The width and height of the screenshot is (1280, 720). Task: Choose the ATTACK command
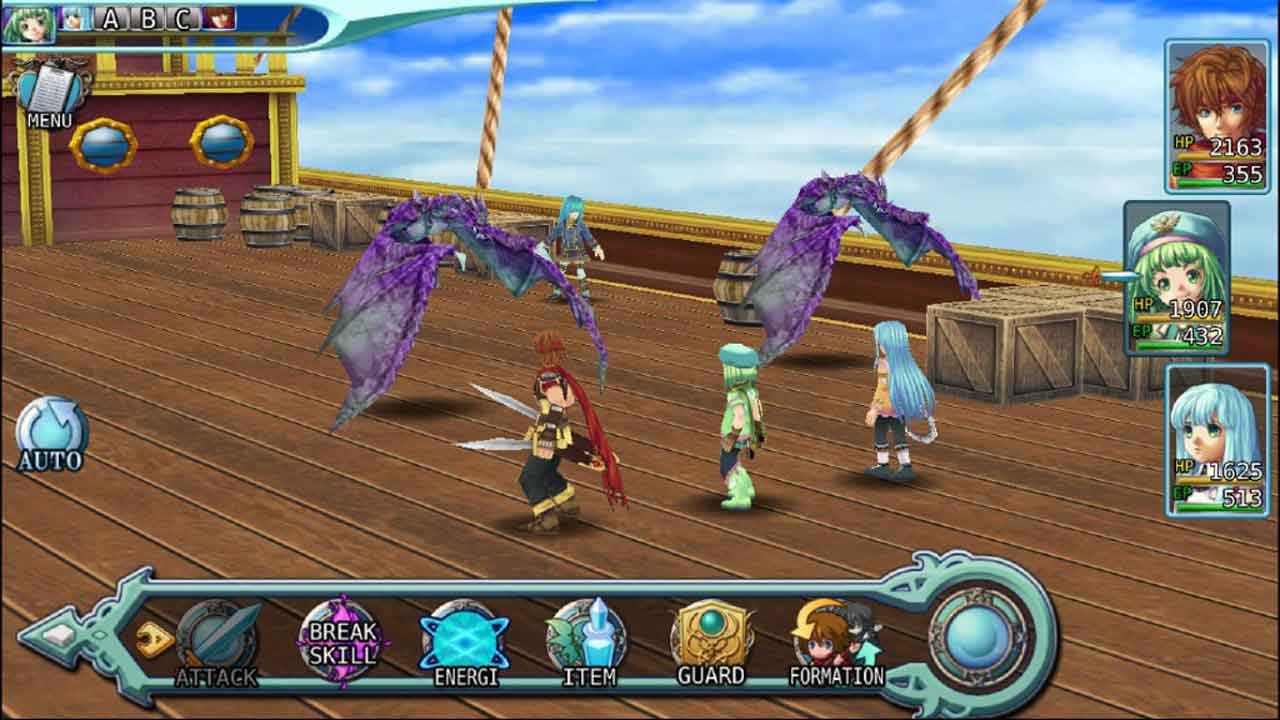(x=217, y=641)
